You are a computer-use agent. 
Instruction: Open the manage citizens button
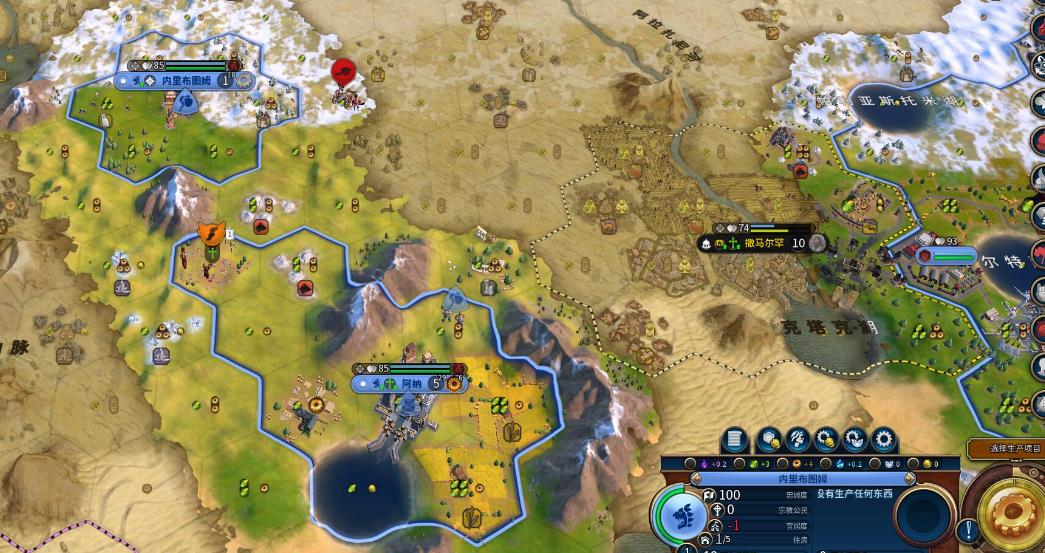pos(798,440)
